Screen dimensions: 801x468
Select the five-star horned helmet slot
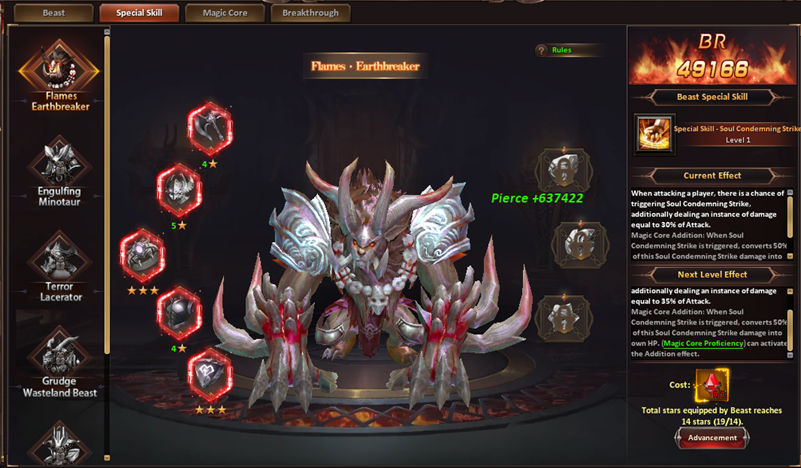pos(180,189)
